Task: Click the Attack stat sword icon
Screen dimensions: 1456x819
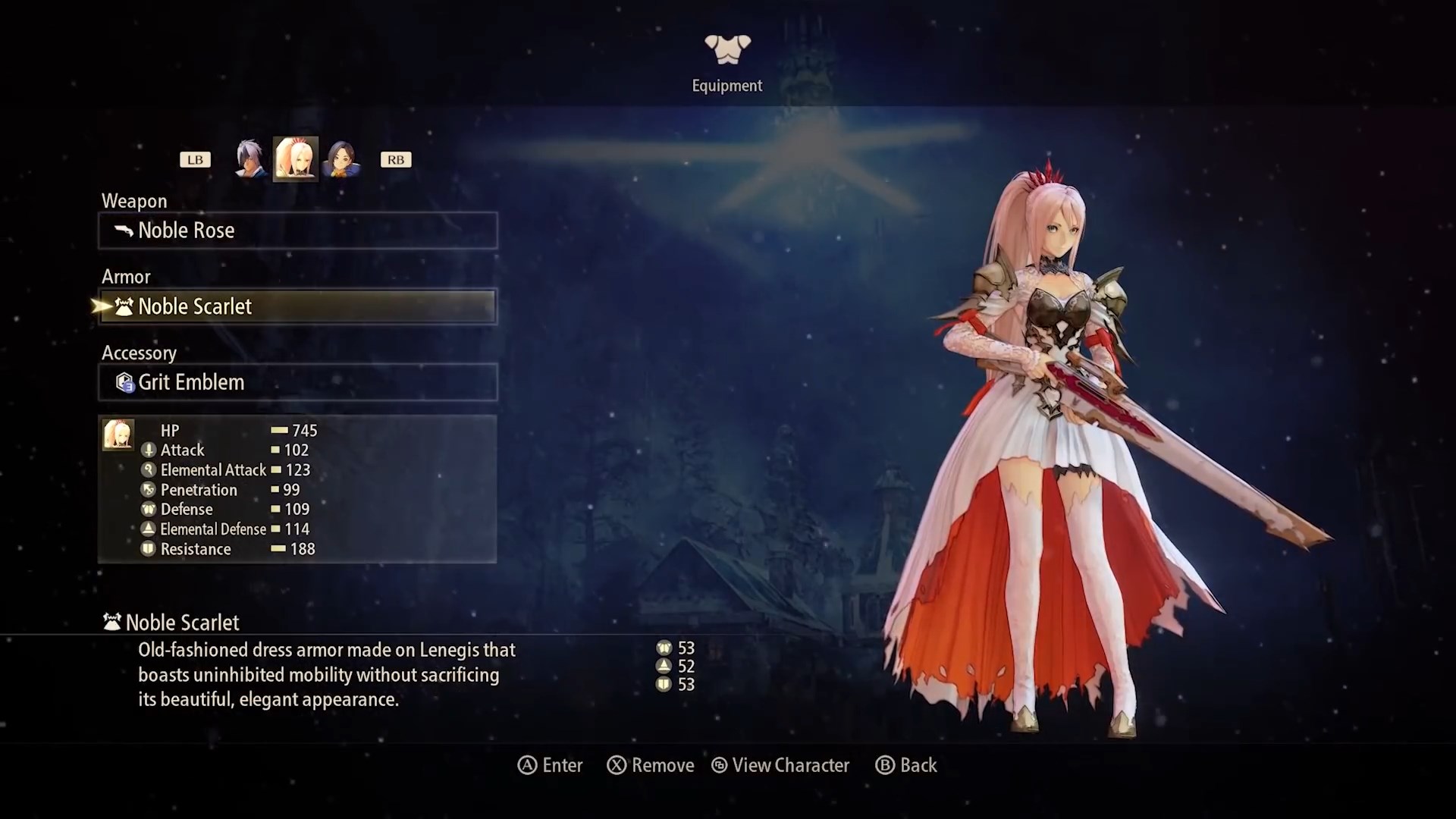Action: tap(148, 450)
